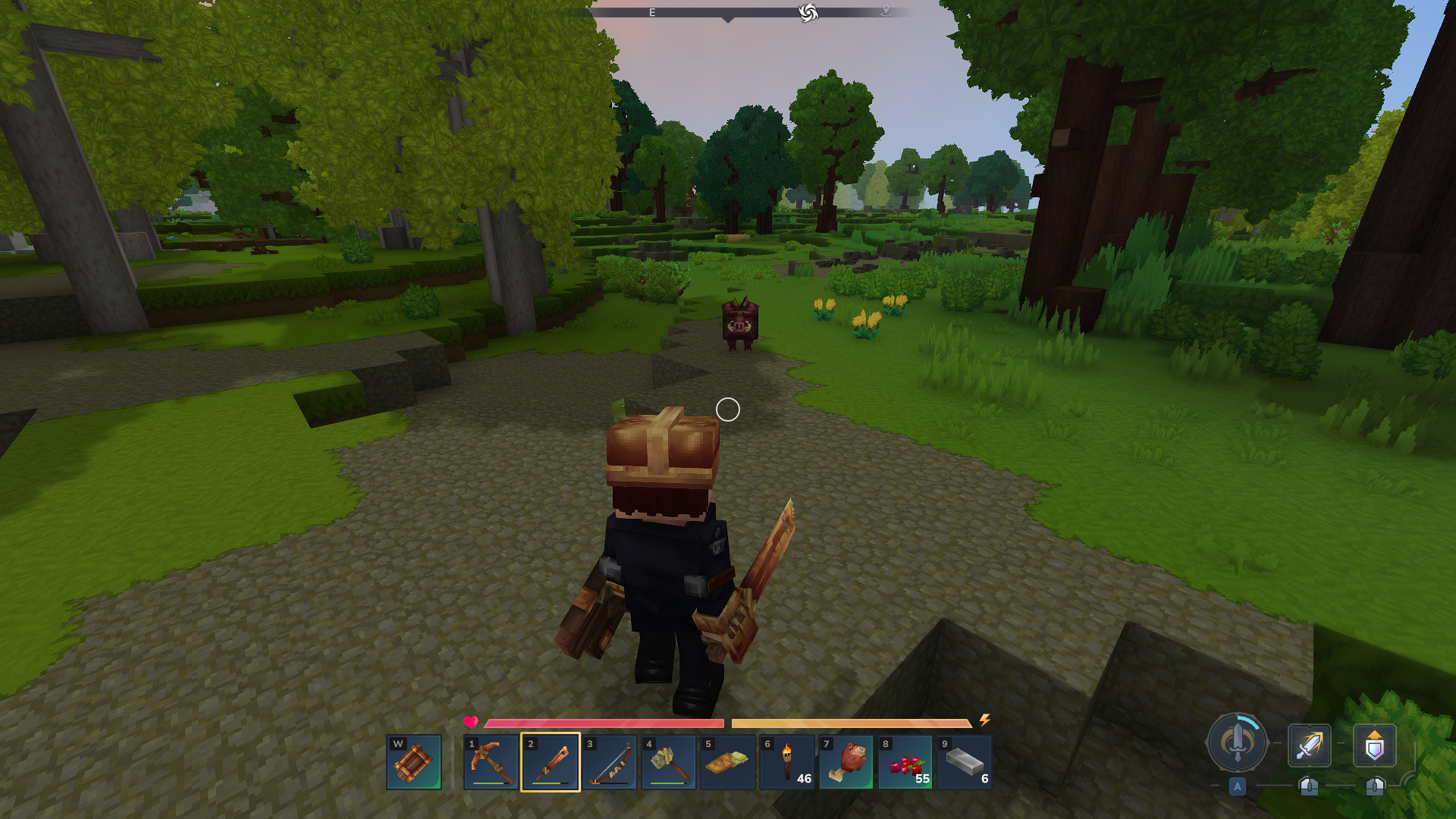Choose the sword in hotbar slot 2
The width and height of the screenshot is (1456, 819).
(551, 761)
